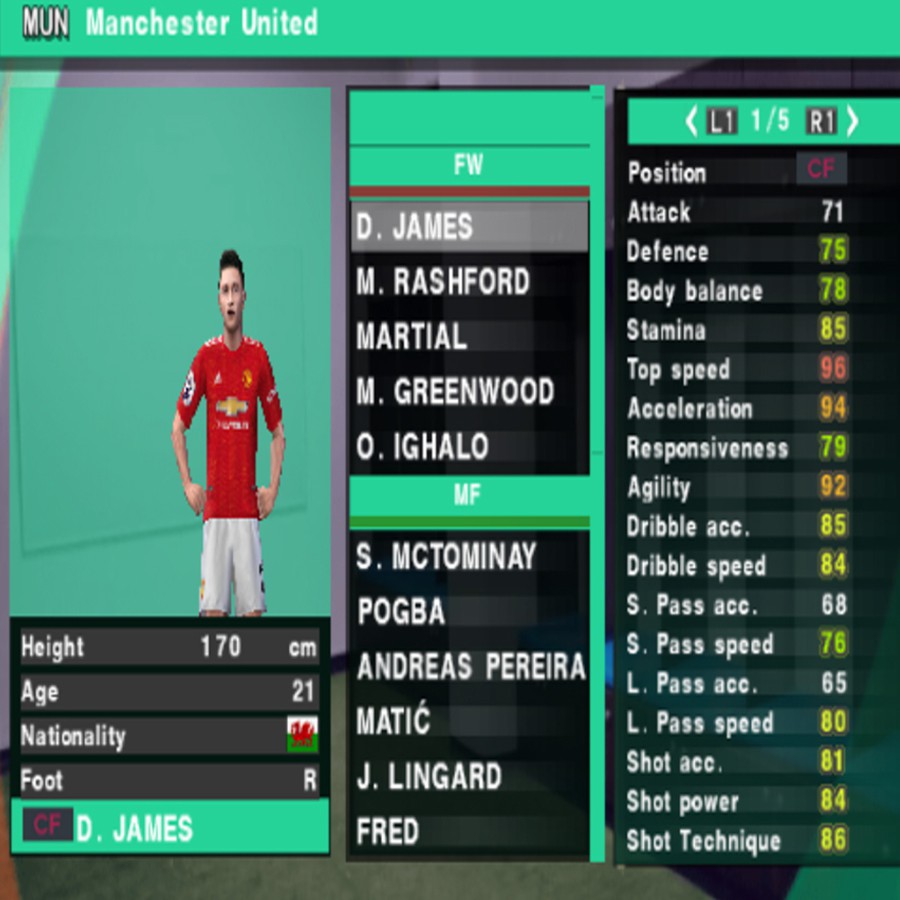Choose S. McTominay from the midfielders
The height and width of the screenshot is (900, 900).
tap(467, 557)
